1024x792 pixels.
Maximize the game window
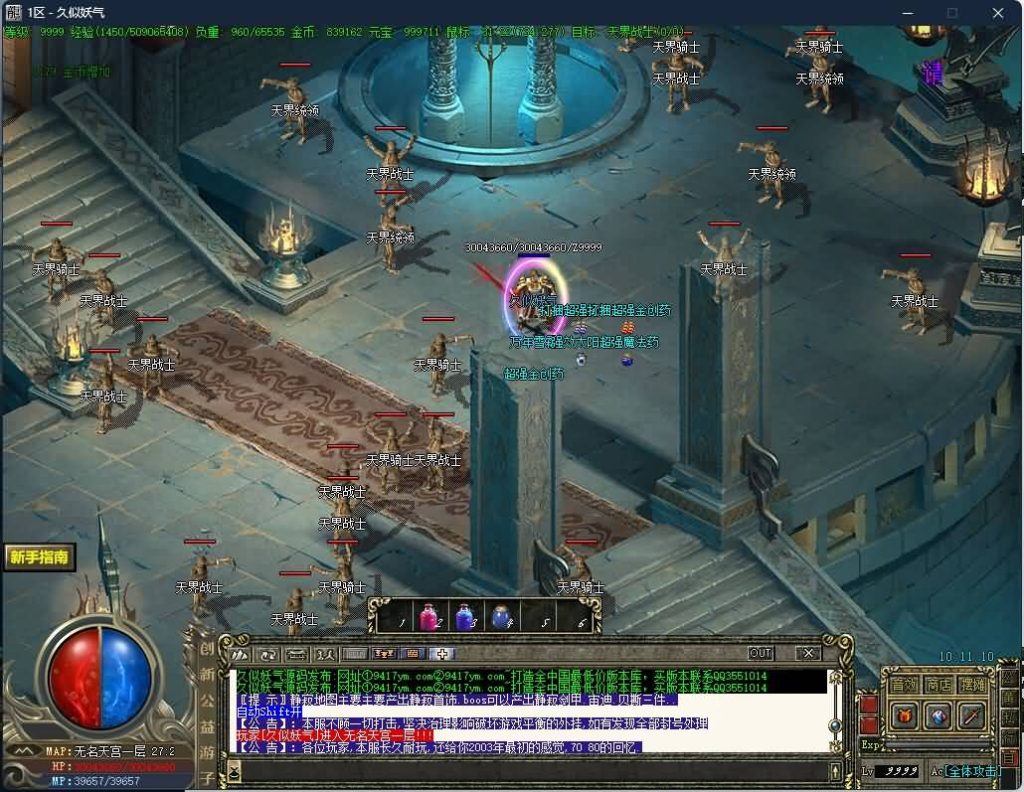click(952, 13)
